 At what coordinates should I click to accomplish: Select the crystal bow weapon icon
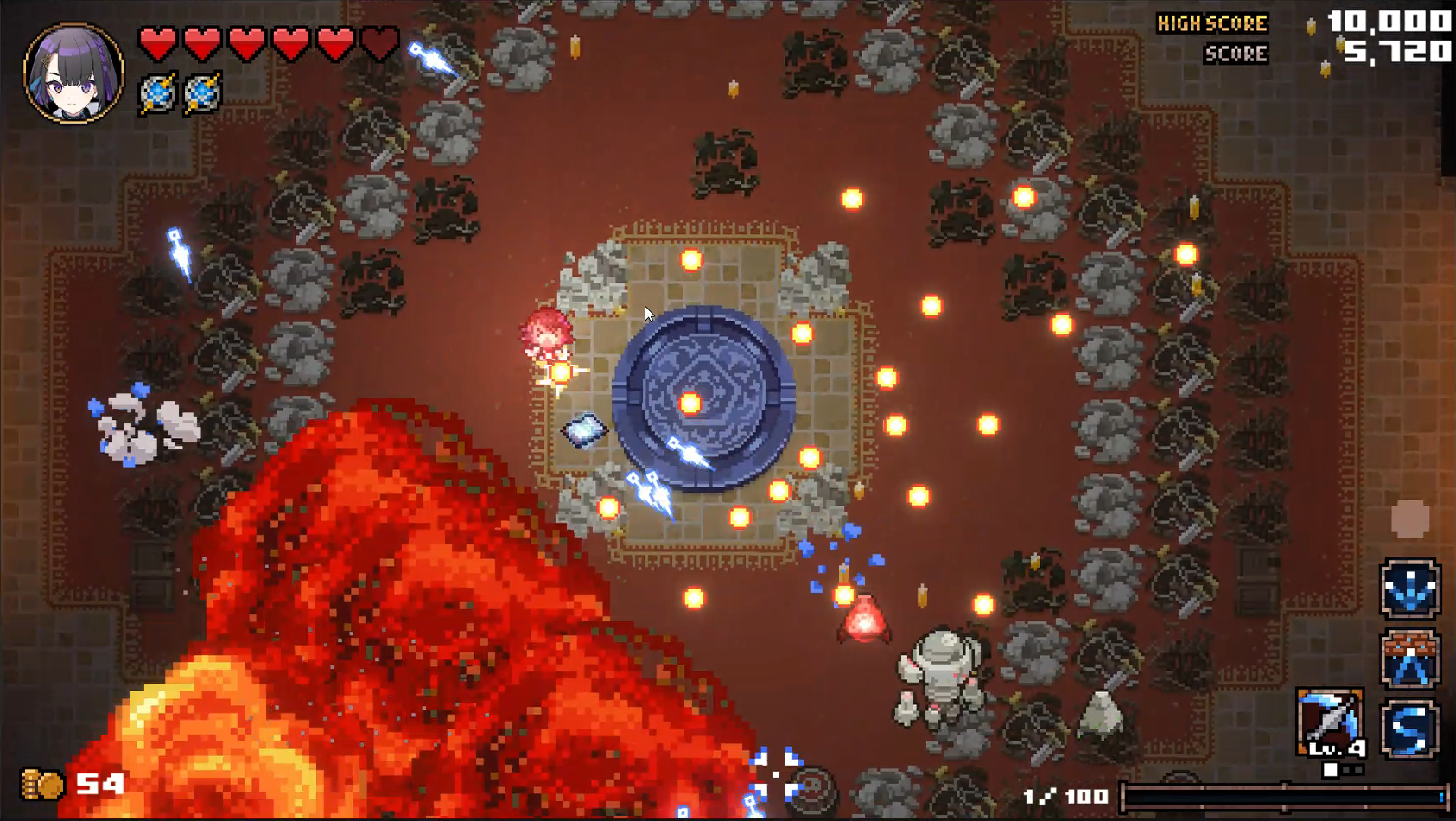pyautogui.click(x=1330, y=722)
